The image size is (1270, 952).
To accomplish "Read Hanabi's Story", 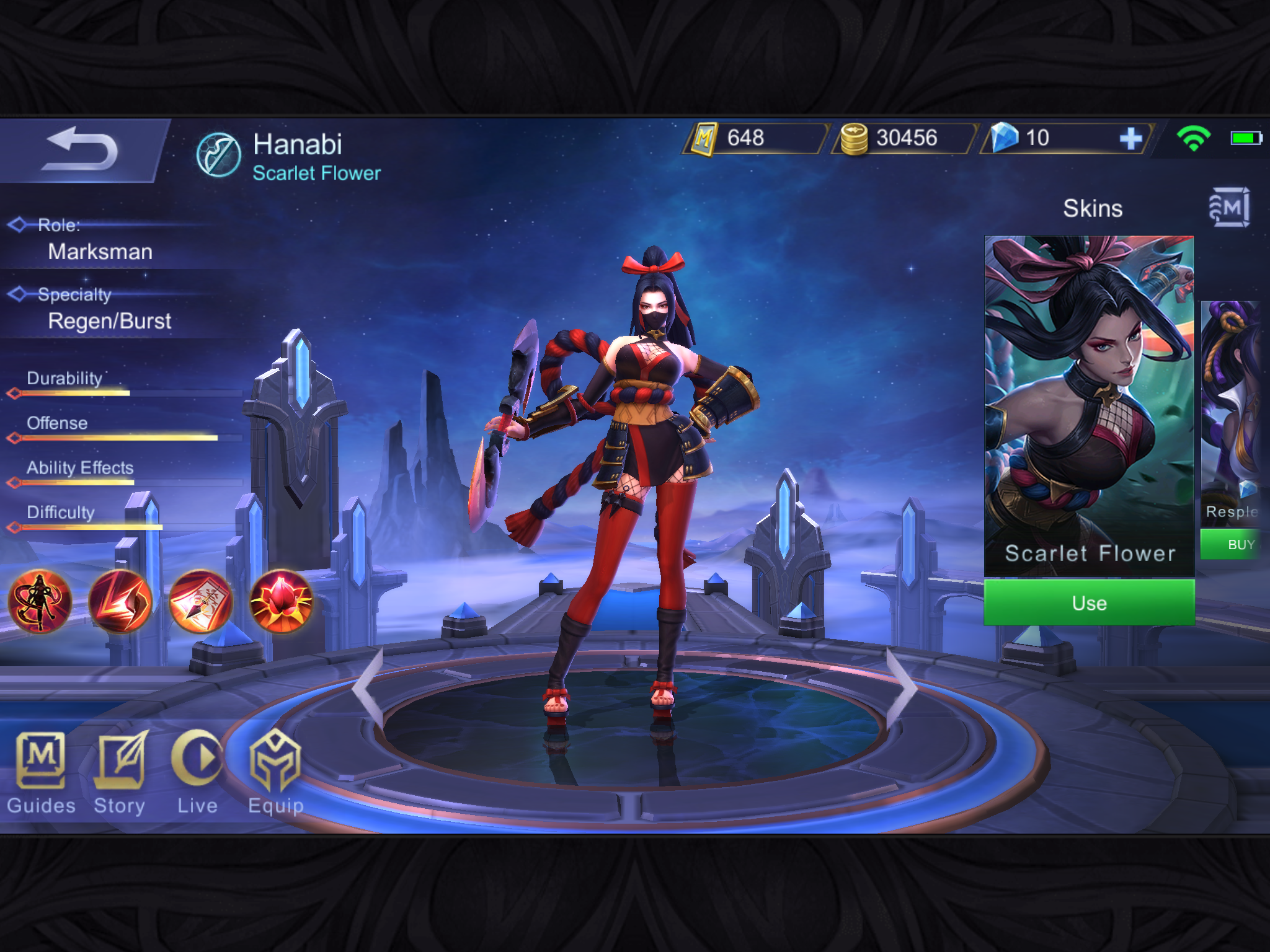I will [x=120, y=773].
